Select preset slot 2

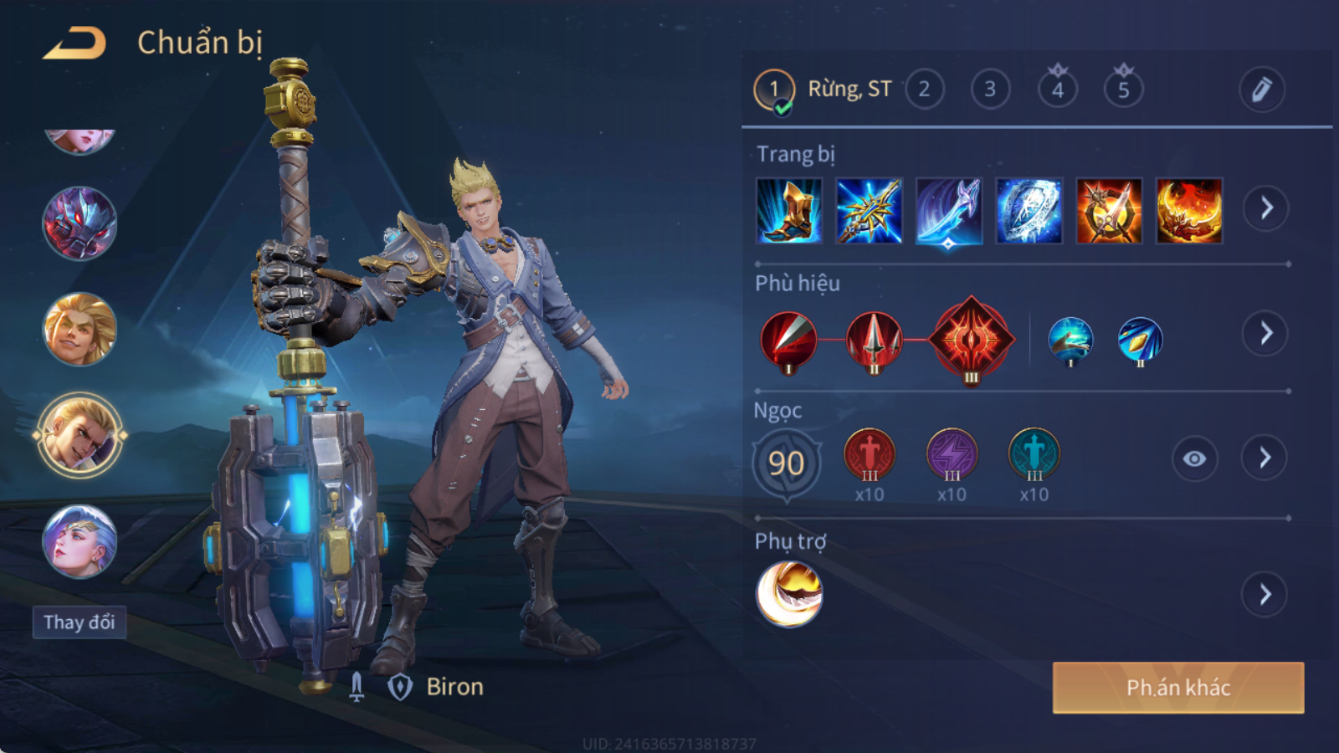tap(924, 90)
